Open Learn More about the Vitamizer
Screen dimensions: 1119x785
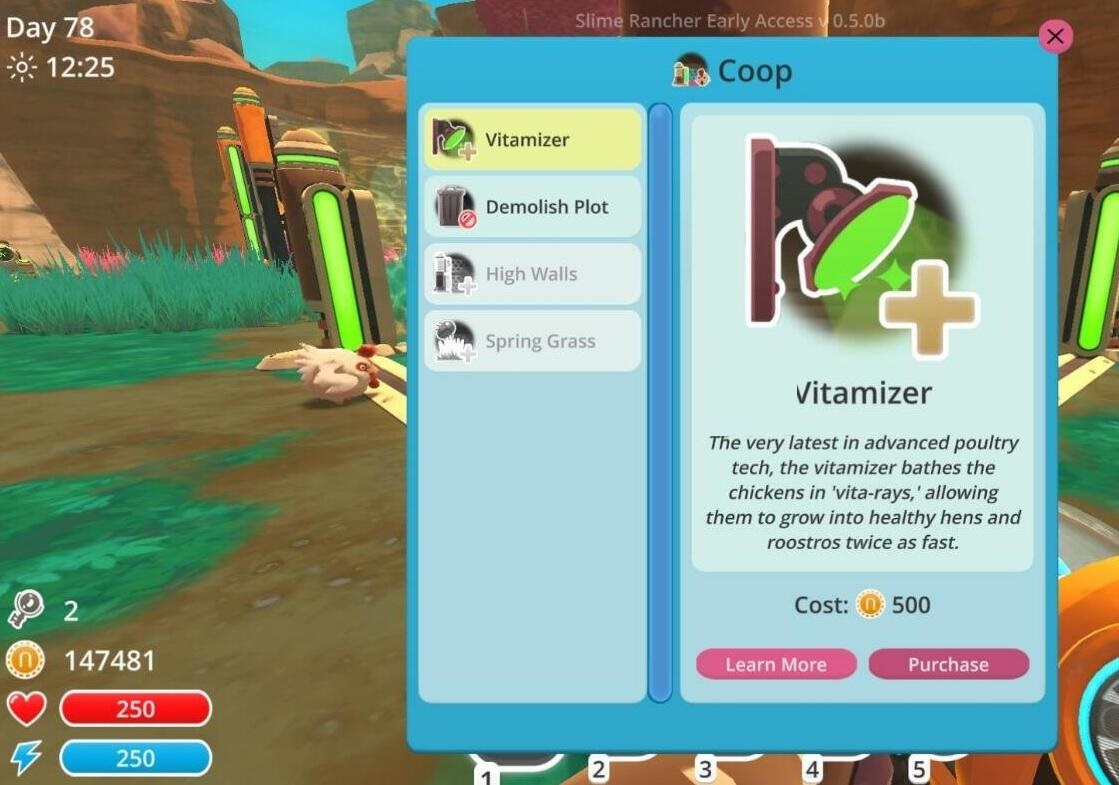coord(776,664)
